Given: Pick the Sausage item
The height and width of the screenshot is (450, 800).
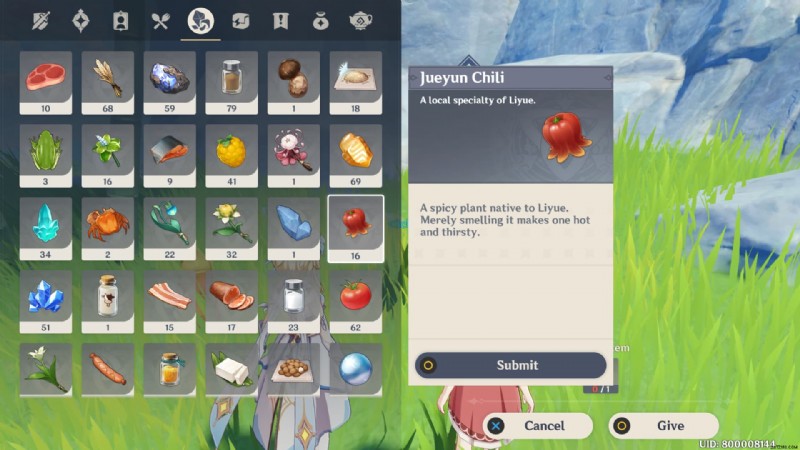Looking at the screenshot, I should click(108, 368).
